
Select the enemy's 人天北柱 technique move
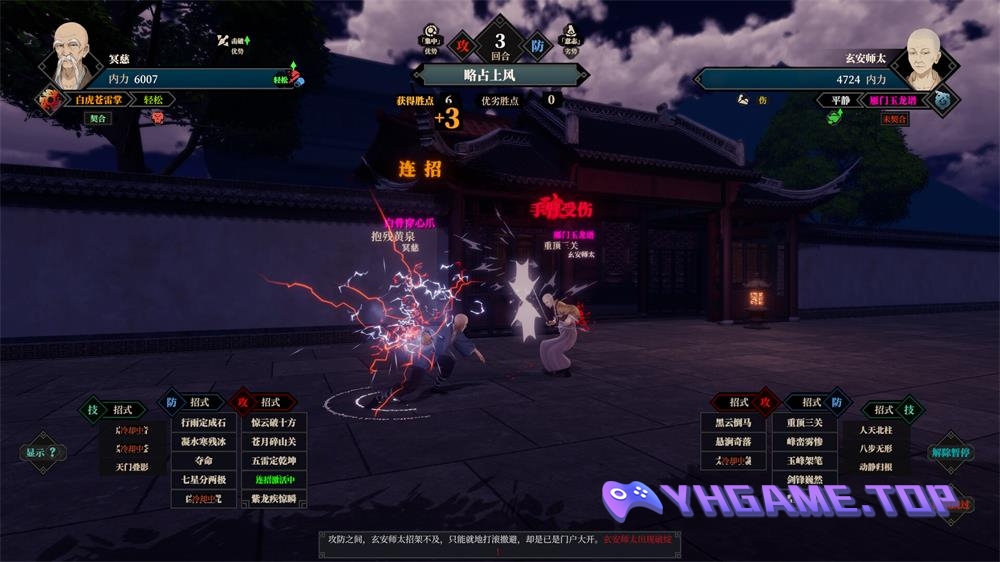pyautogui.click(x=875, y=430)
